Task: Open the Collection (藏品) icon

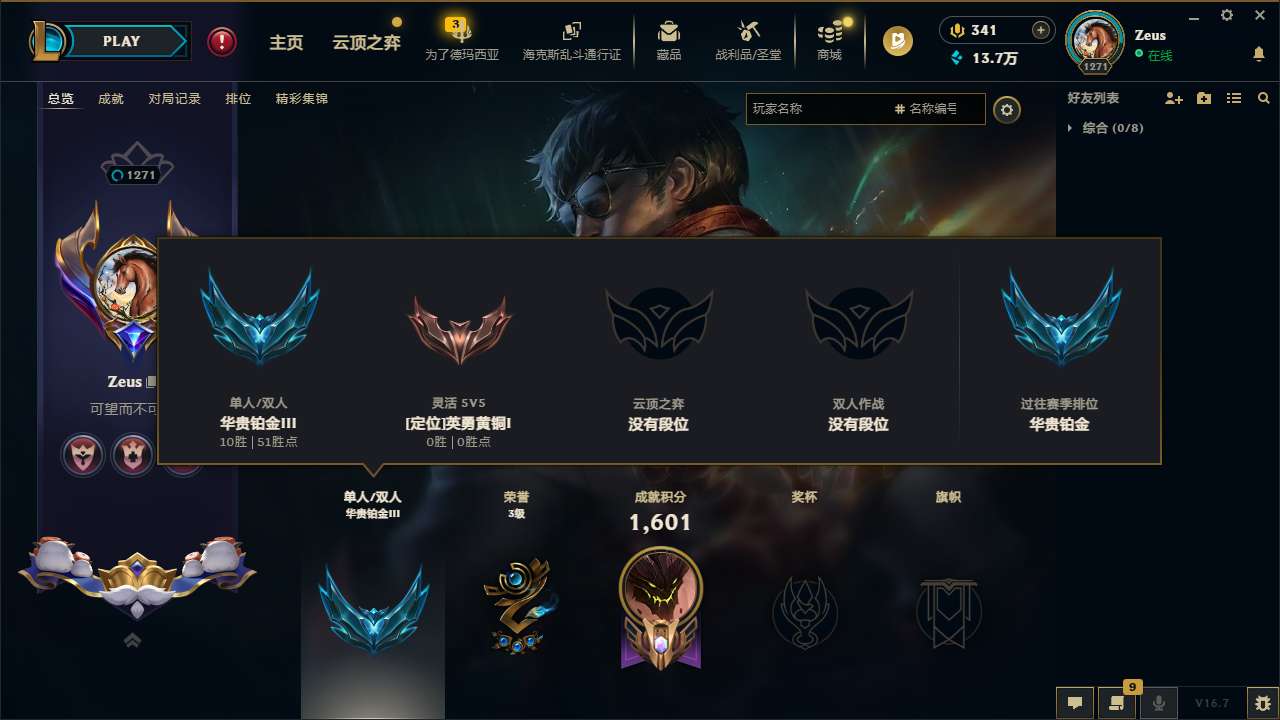Action: [x=668, y=40]
